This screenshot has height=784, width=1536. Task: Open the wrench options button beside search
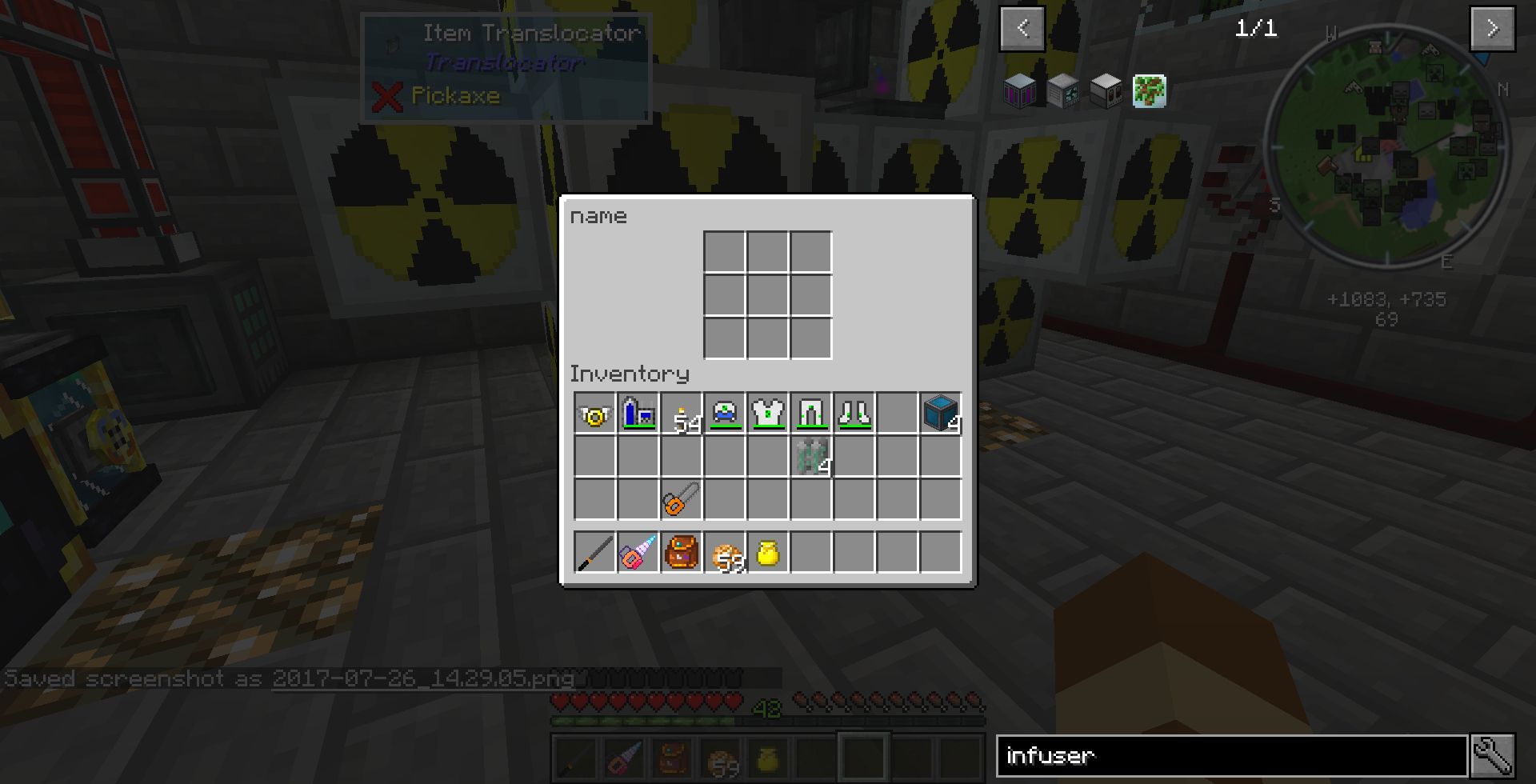click(1493, 756)
